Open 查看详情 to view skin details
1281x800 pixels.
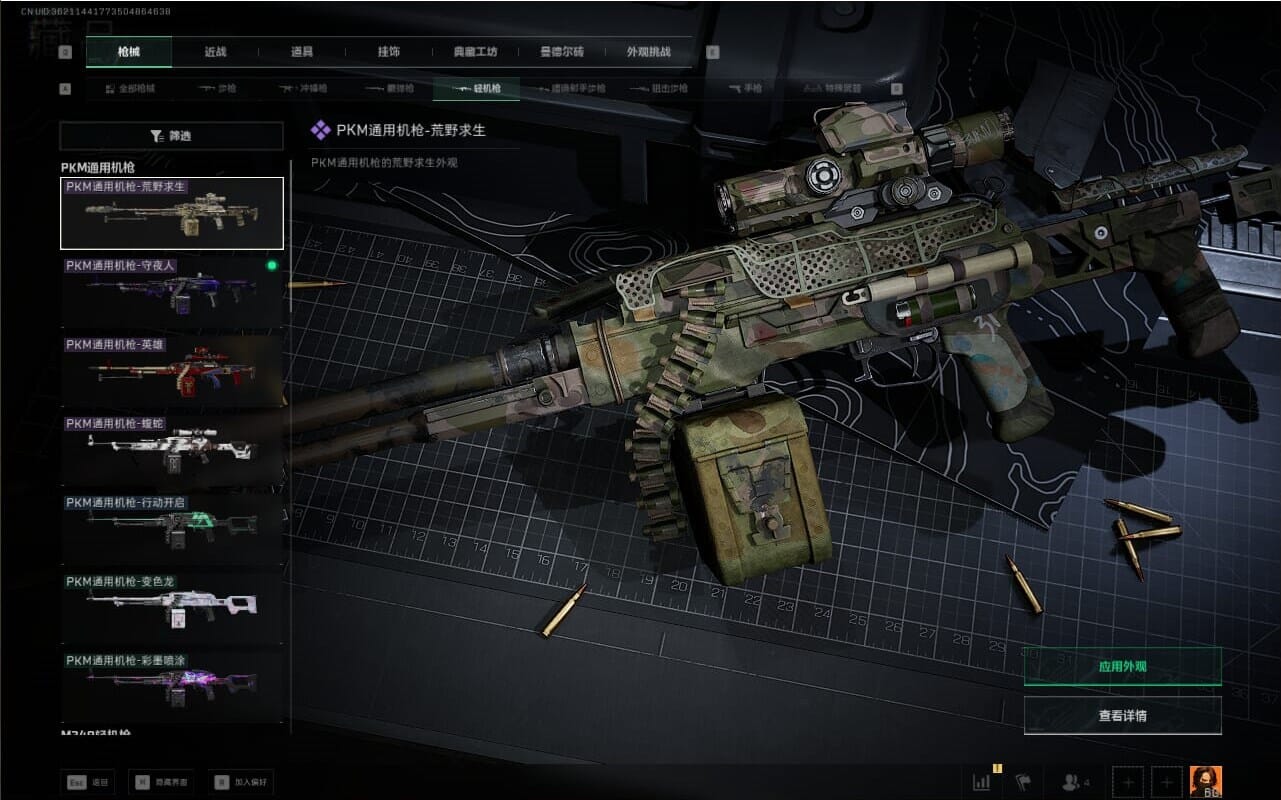(1122, 716)
